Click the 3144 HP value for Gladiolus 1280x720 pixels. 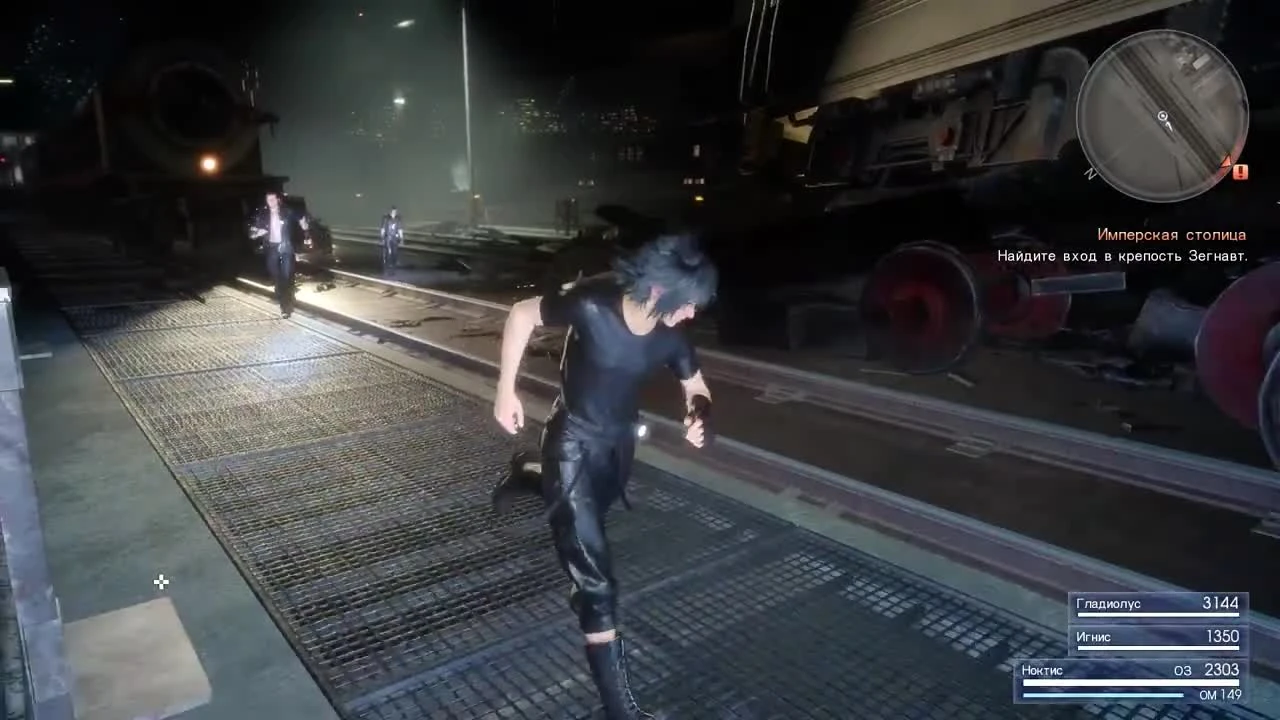point(1220,603)
